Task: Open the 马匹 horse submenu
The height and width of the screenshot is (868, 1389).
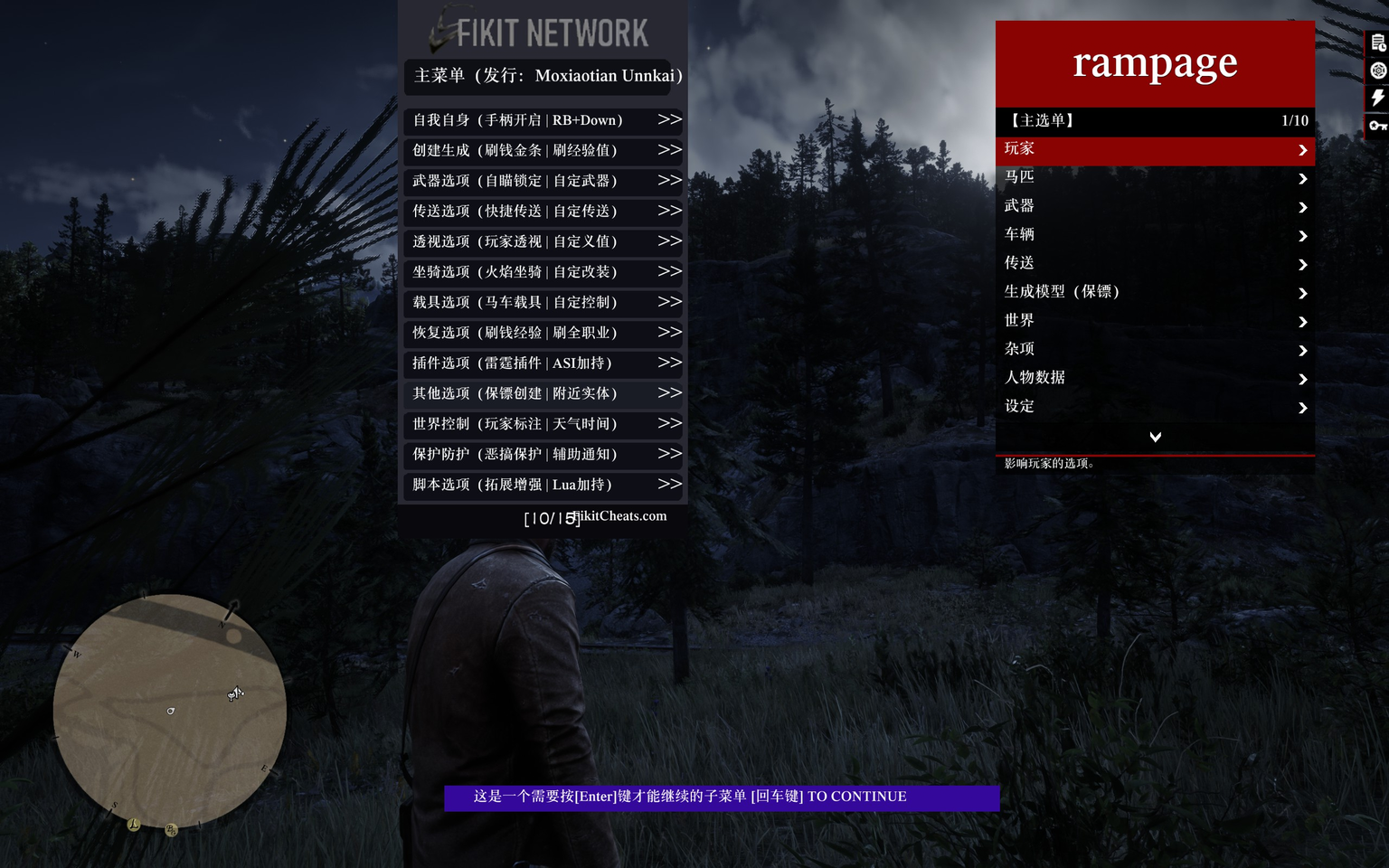Action: pos(1155,178)
